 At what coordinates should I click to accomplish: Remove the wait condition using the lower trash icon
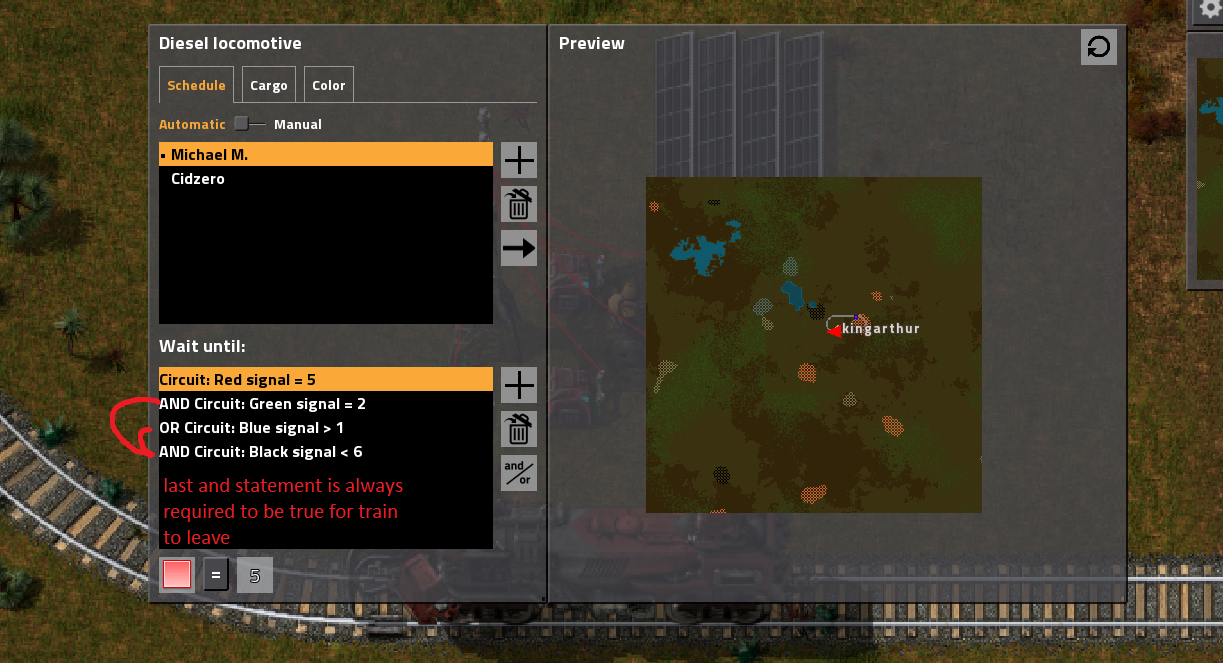click(519, 429)
